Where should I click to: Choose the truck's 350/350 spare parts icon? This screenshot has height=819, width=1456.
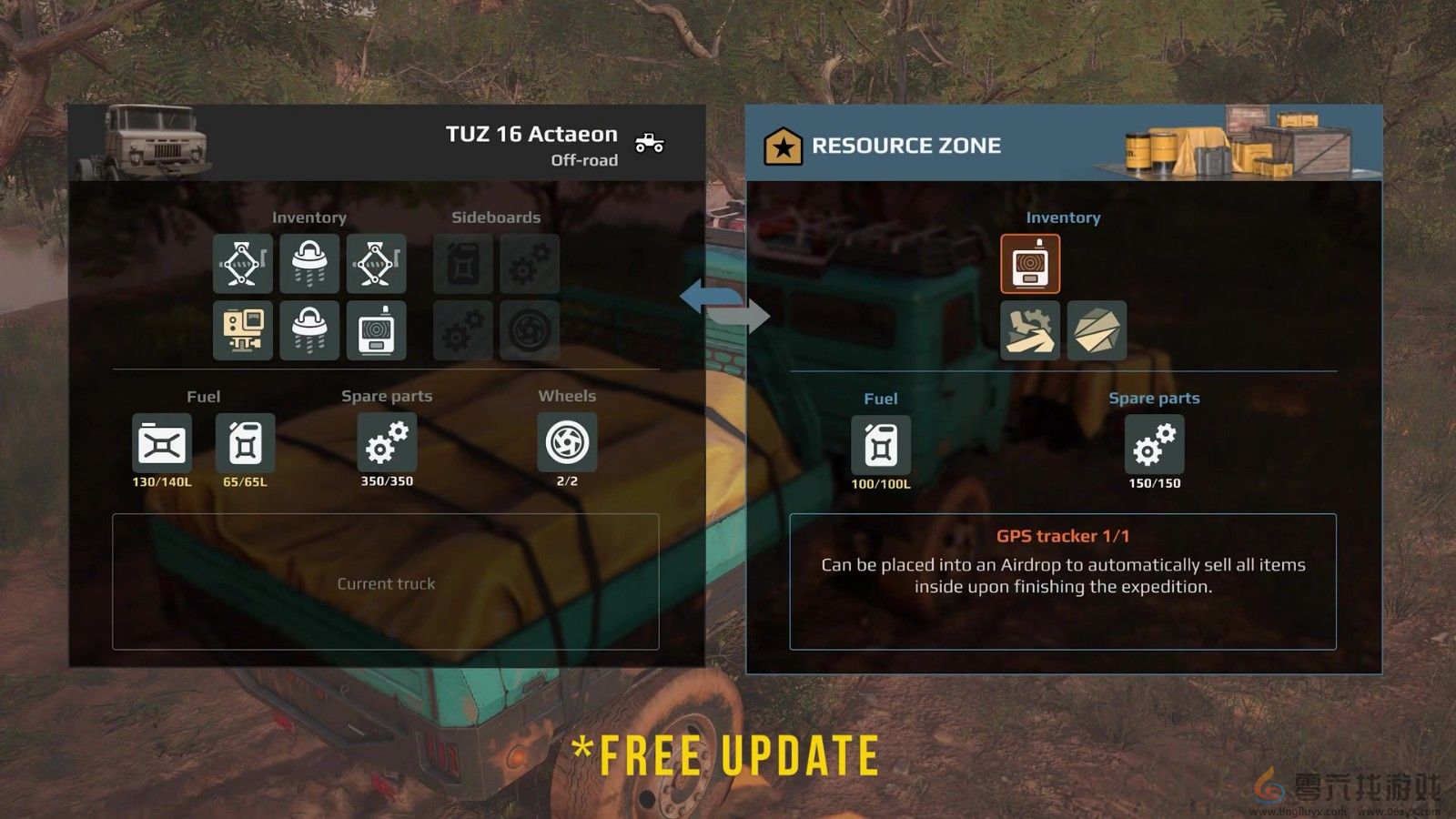click(x=387, y=443)
